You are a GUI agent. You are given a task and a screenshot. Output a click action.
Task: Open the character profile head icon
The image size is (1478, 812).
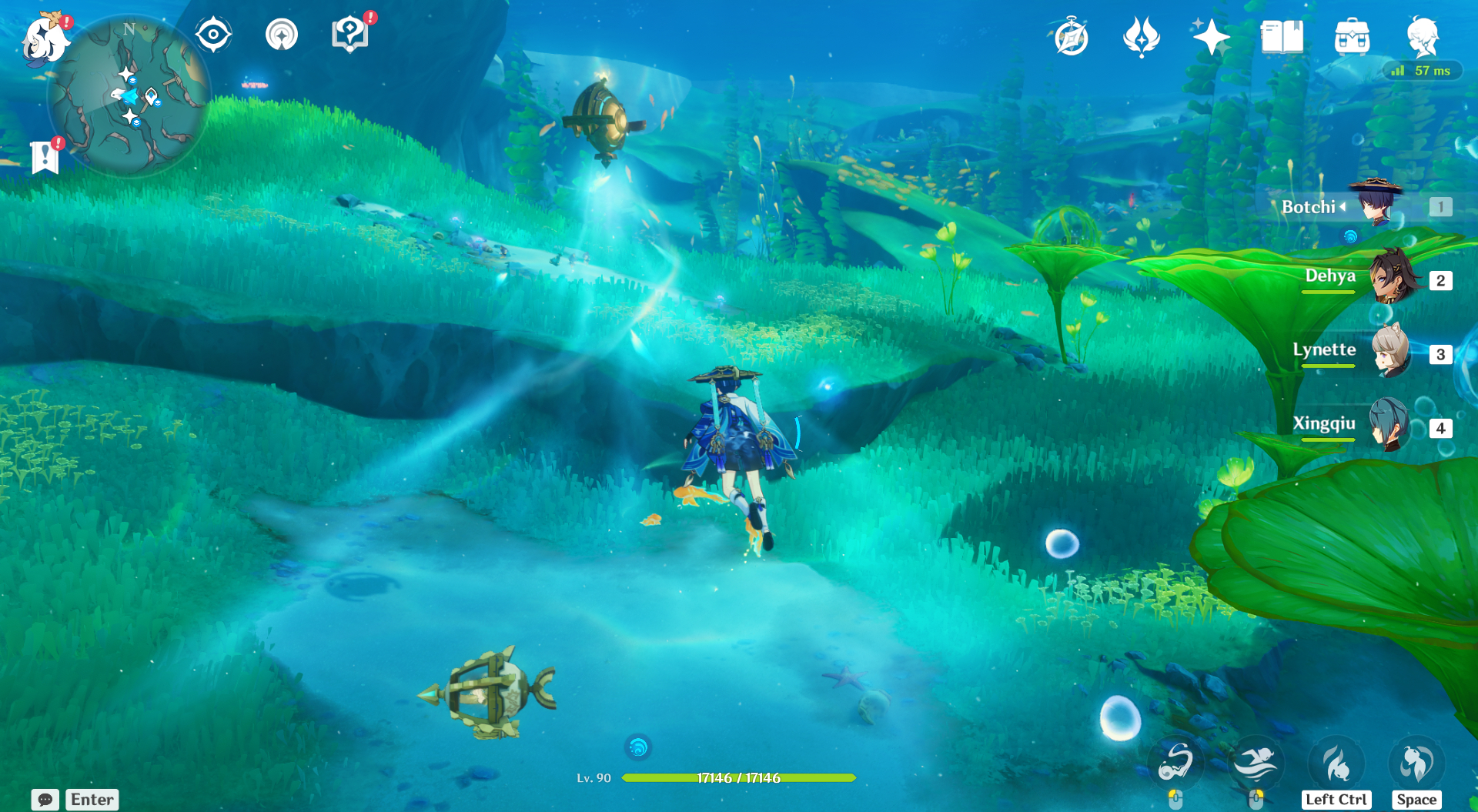tap(1423, 37)
